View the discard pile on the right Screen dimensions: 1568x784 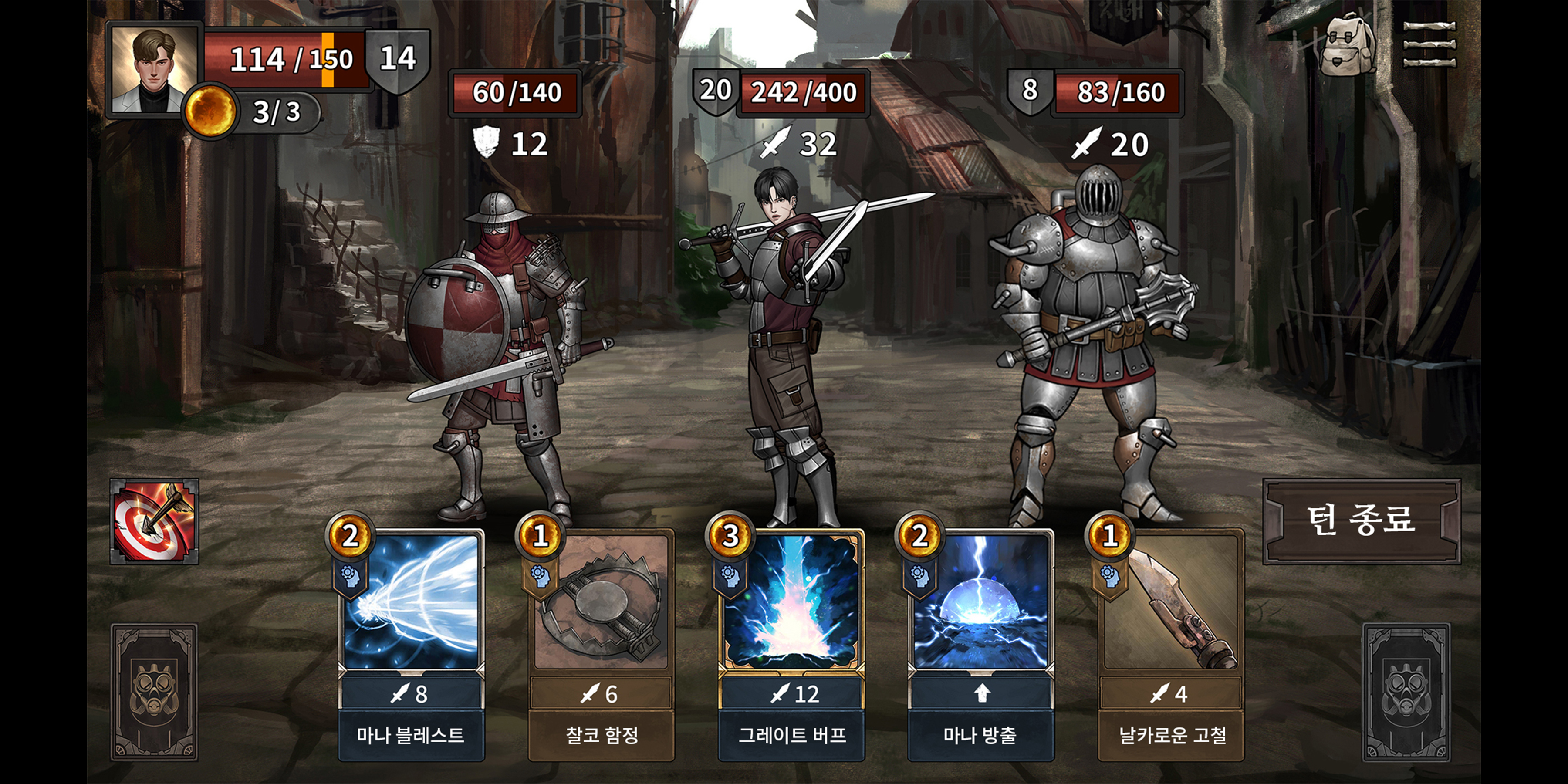1406,693
